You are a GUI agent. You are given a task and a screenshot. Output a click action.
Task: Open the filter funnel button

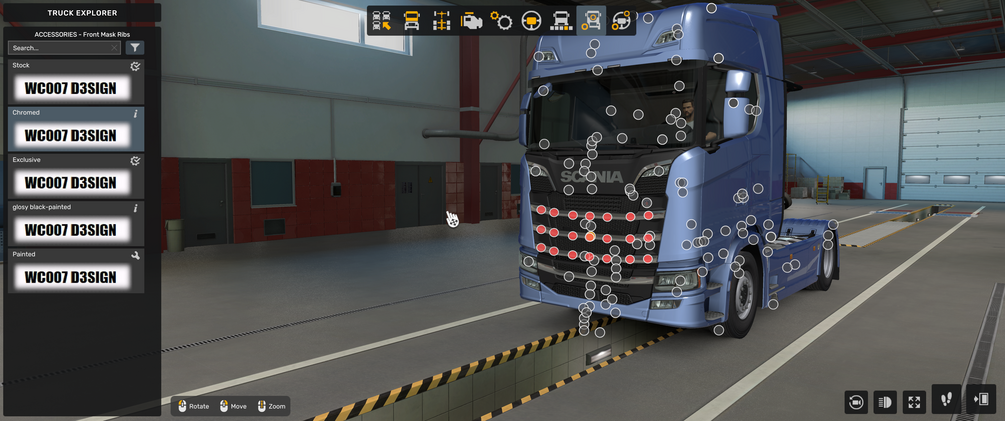135,48
